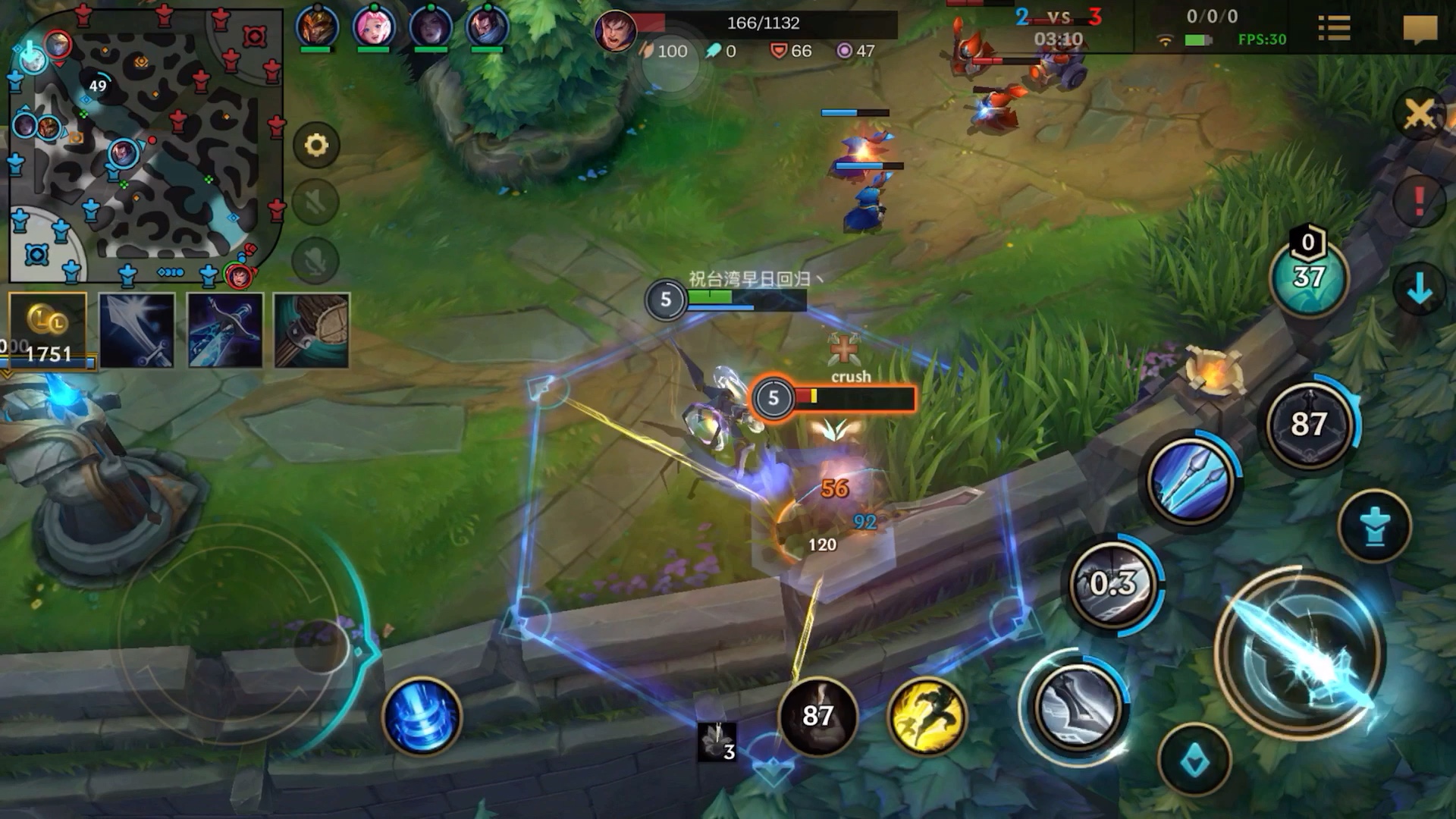The image size is (1456, 819).
Task: Open the chat speech bubble
Action: tap(1420, 30)
